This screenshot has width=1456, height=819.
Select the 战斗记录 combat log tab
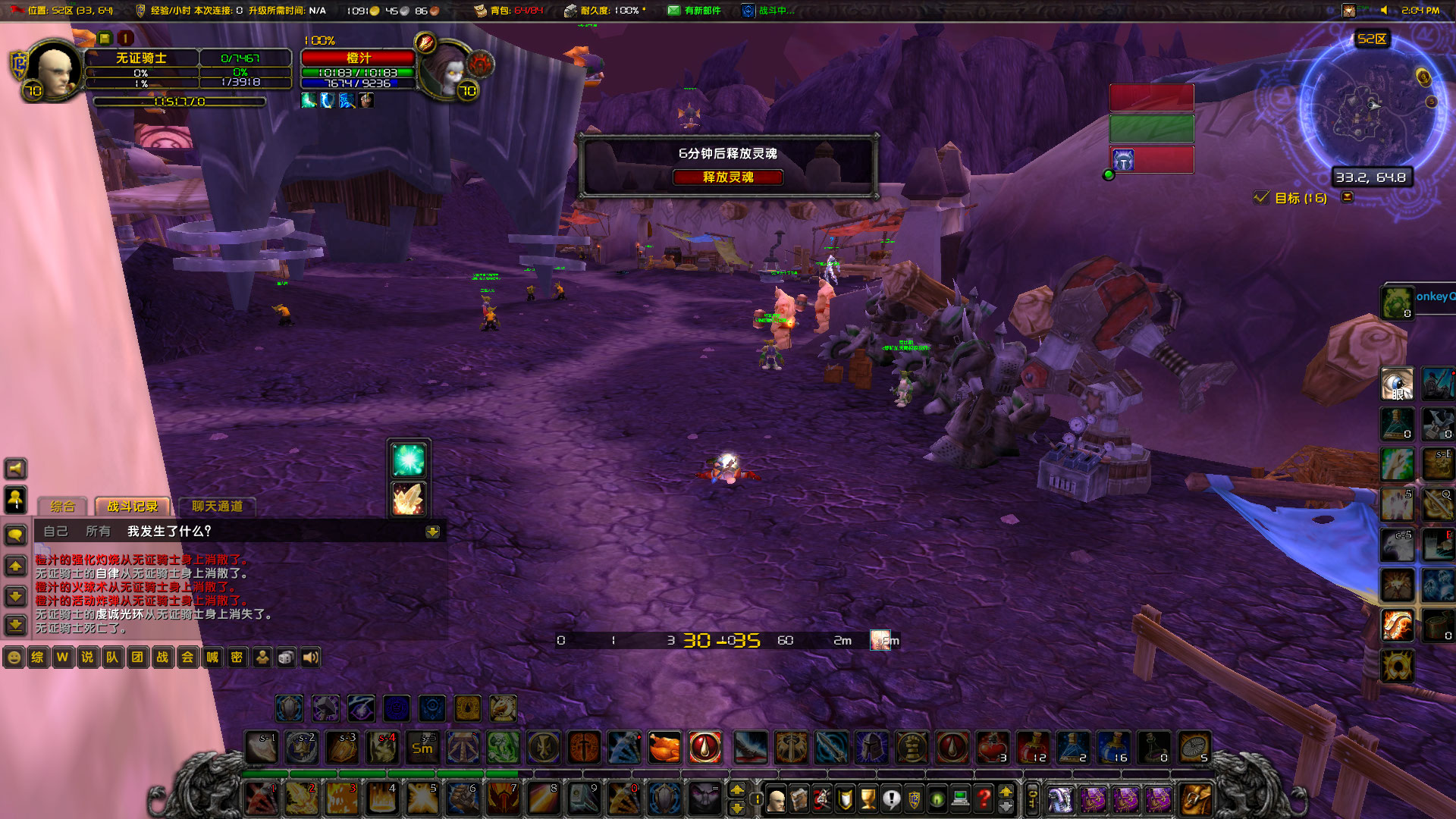[x=133, y=507]
